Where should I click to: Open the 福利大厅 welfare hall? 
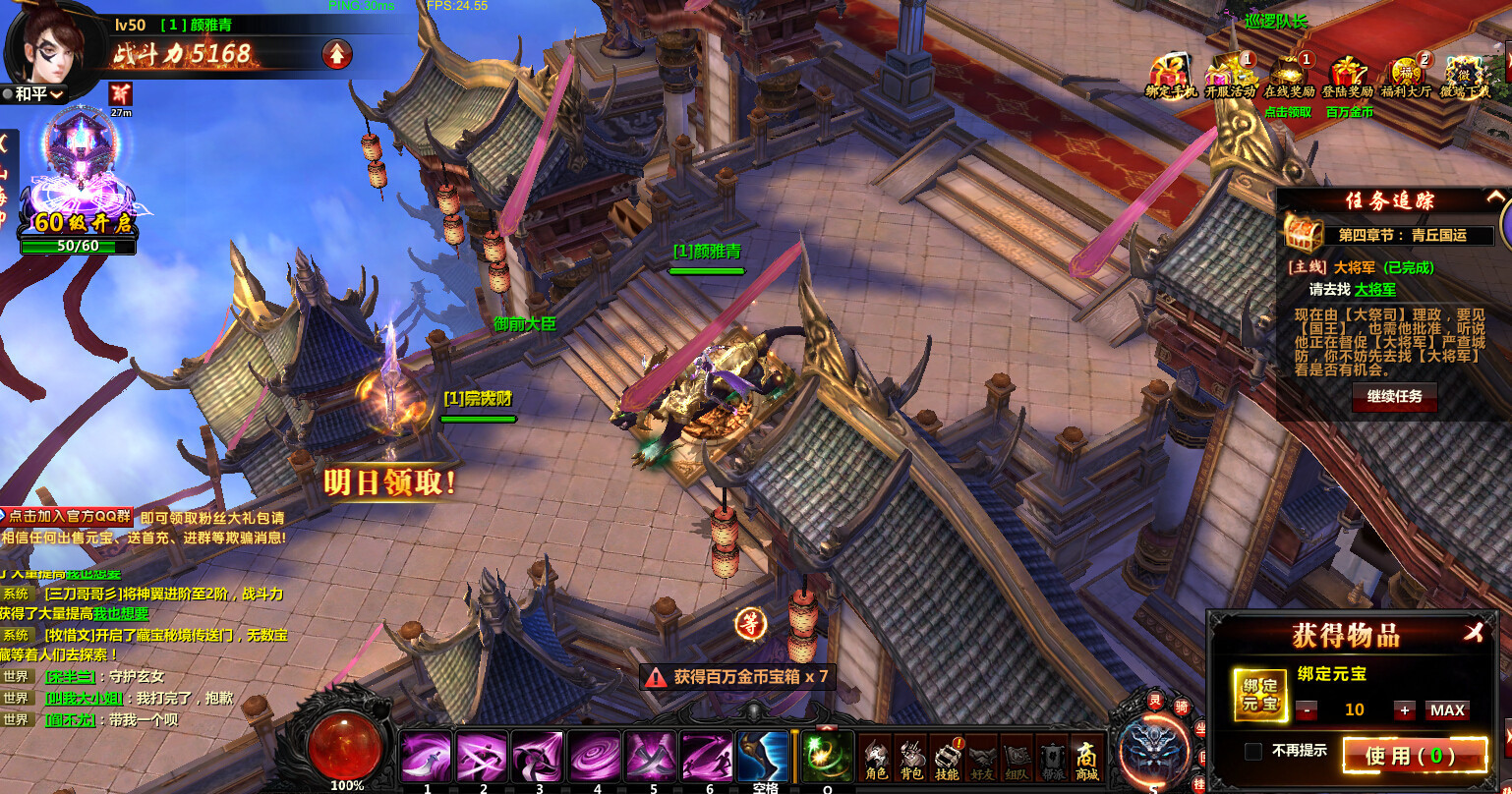pyautogui.click(x=1406, y=75)
